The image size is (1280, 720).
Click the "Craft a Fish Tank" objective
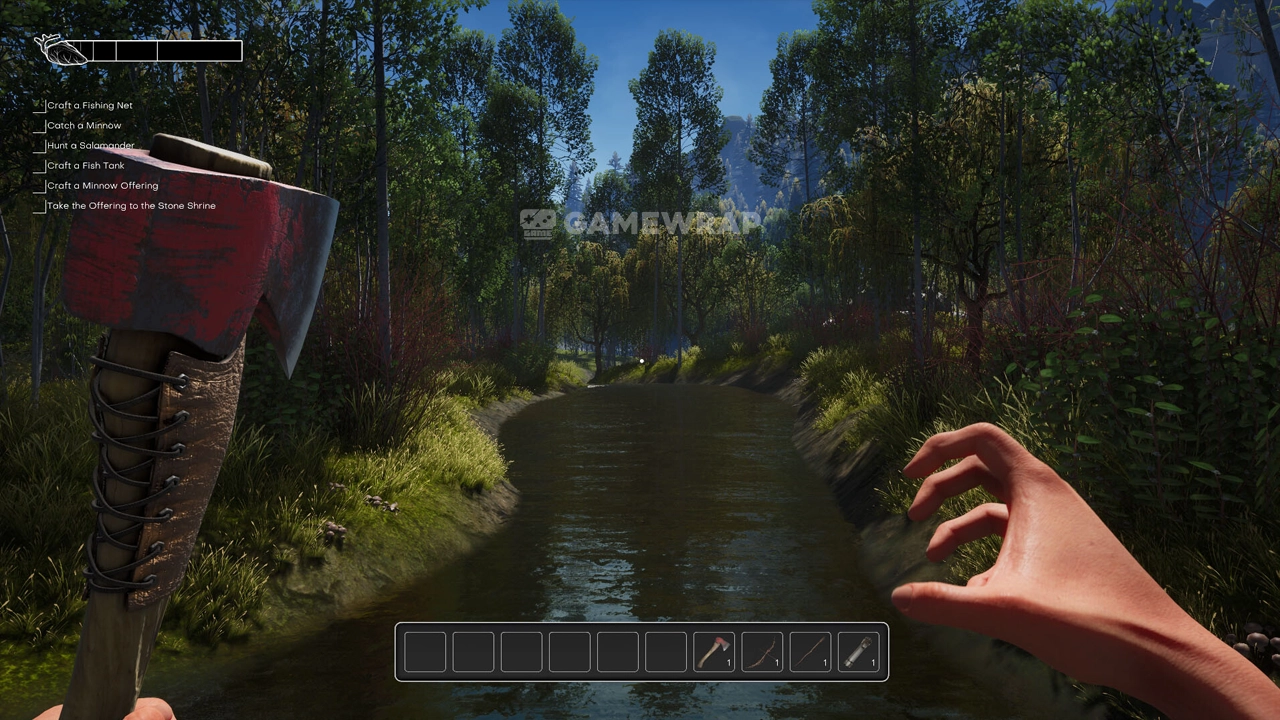pyautogui.click(x=85, y=165)
